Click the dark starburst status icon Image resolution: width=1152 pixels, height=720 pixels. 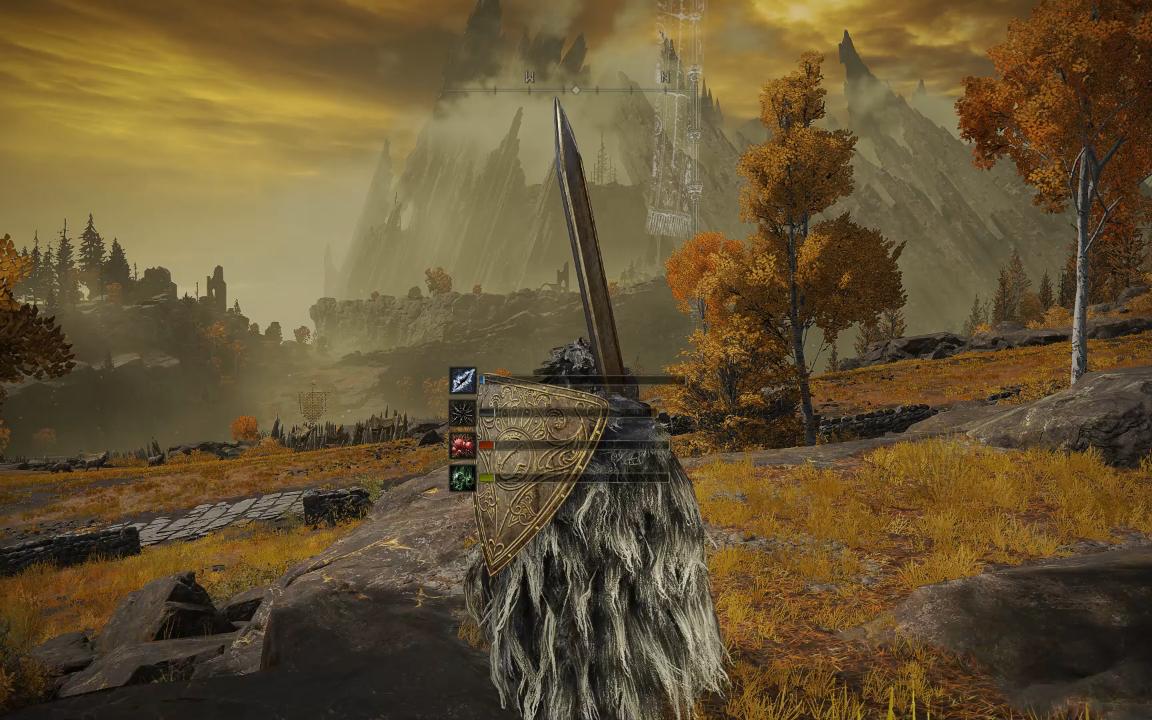[462, 412]
